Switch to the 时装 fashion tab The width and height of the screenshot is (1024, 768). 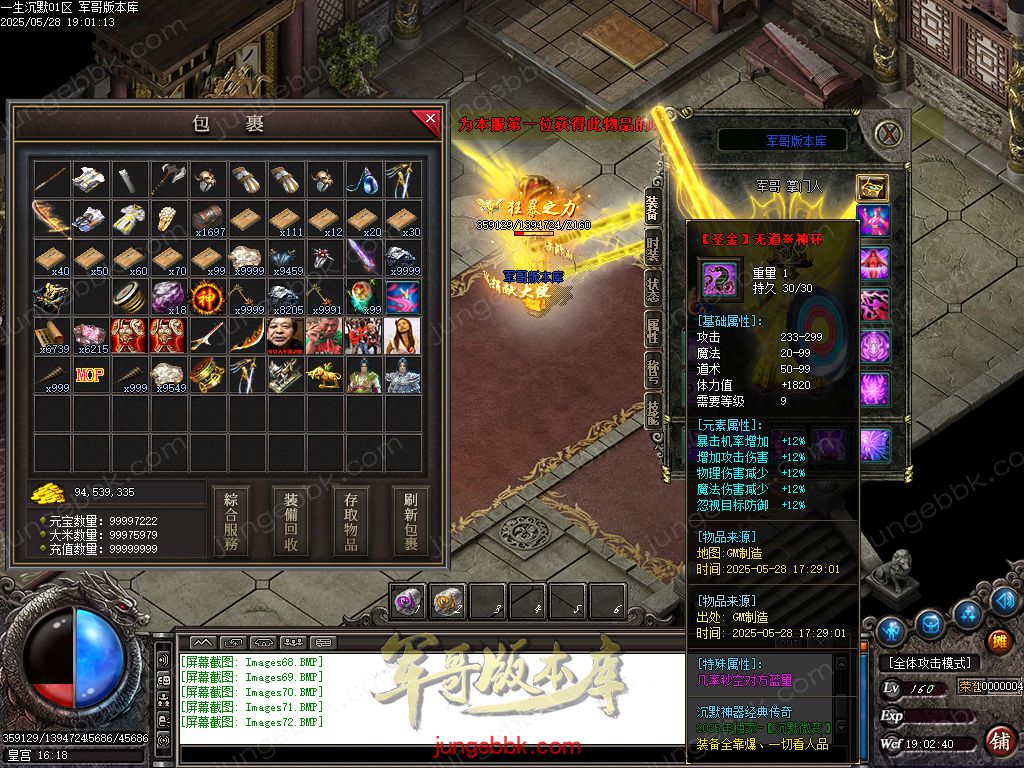pyautogui.click(x=652, y=249)
